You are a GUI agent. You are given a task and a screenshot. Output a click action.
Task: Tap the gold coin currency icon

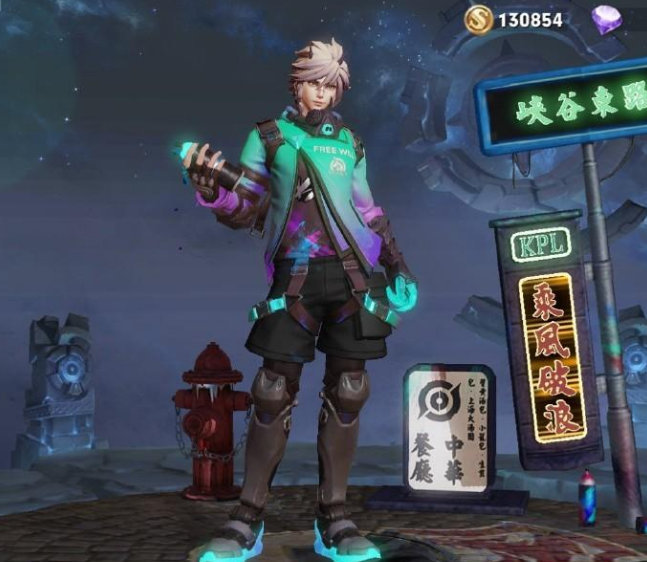(478, 18)
